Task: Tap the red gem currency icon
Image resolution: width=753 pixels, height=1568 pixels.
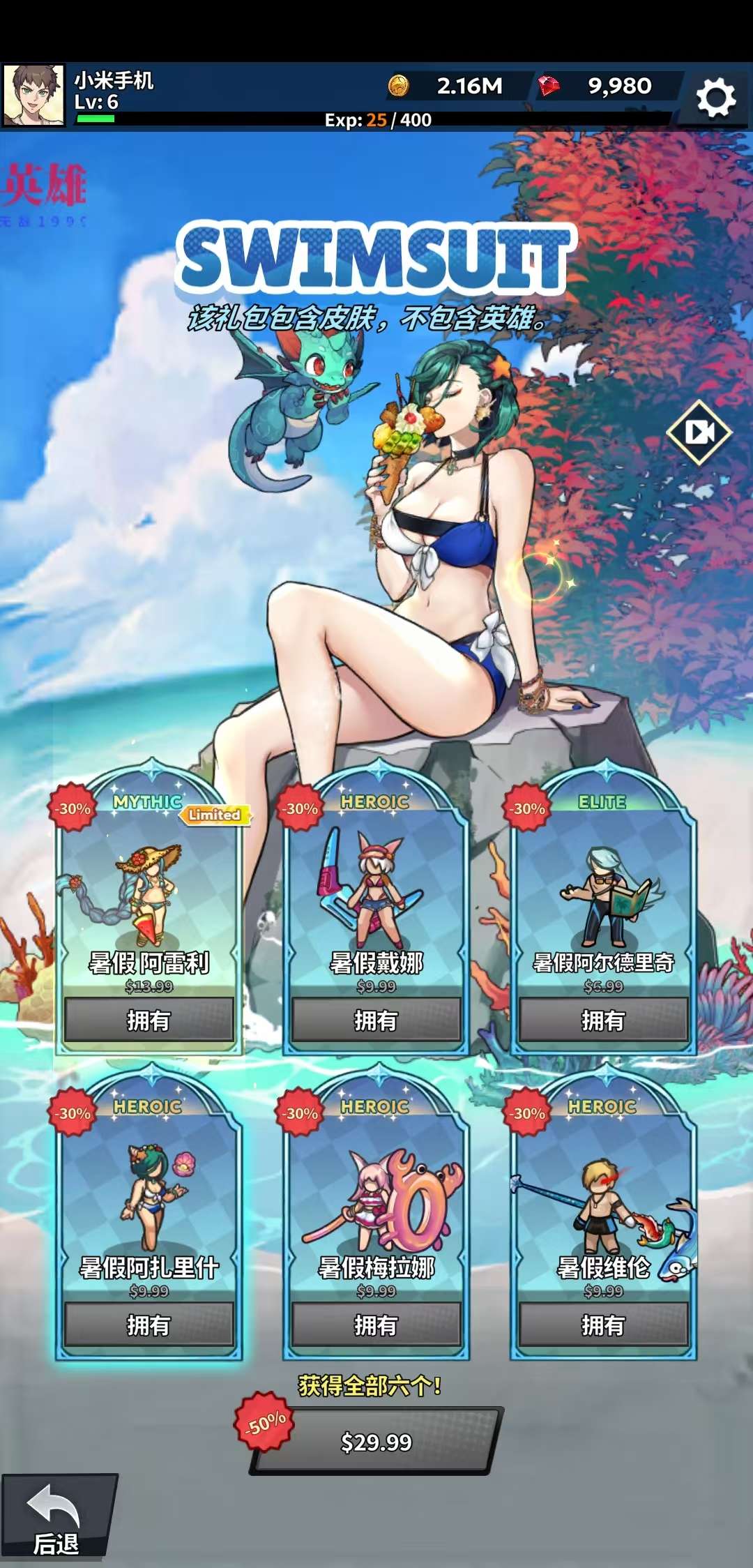Action: (549, 86)
